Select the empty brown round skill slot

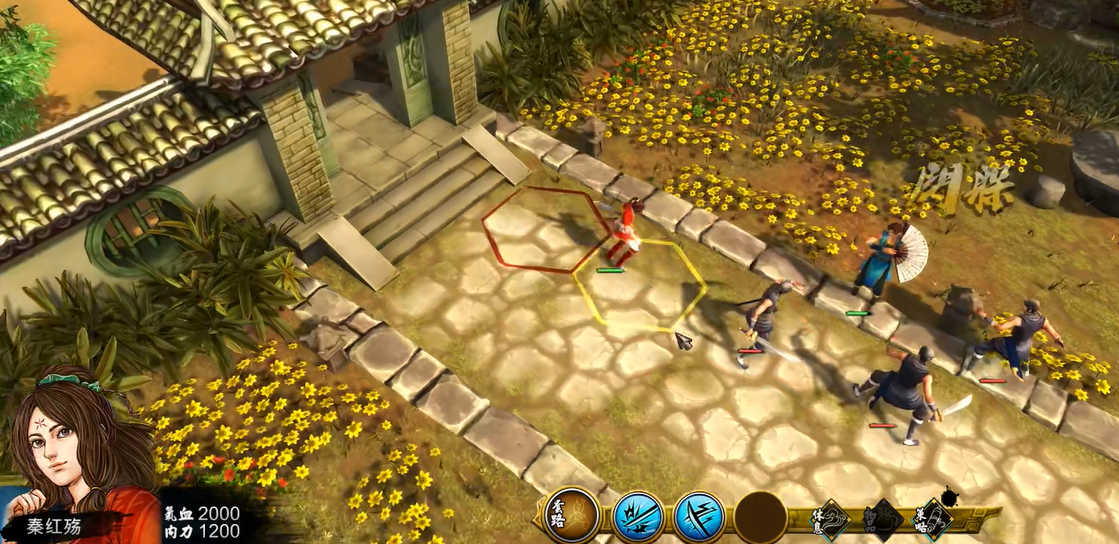(760, 517)
